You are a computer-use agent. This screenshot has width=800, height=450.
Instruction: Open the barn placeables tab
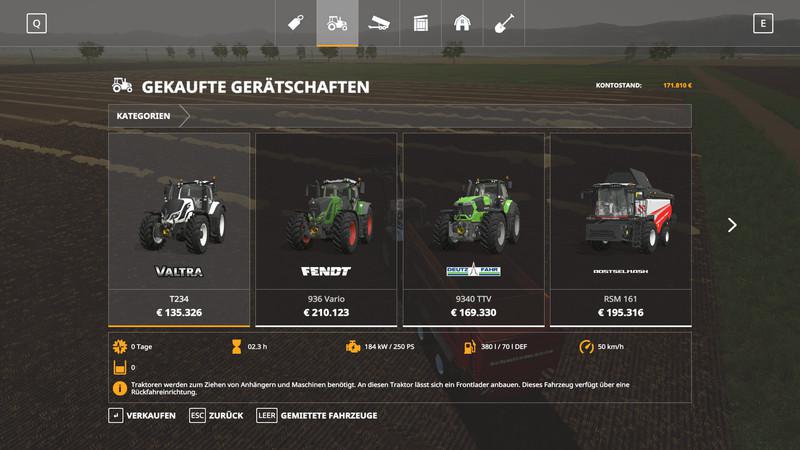coord(462,23)
